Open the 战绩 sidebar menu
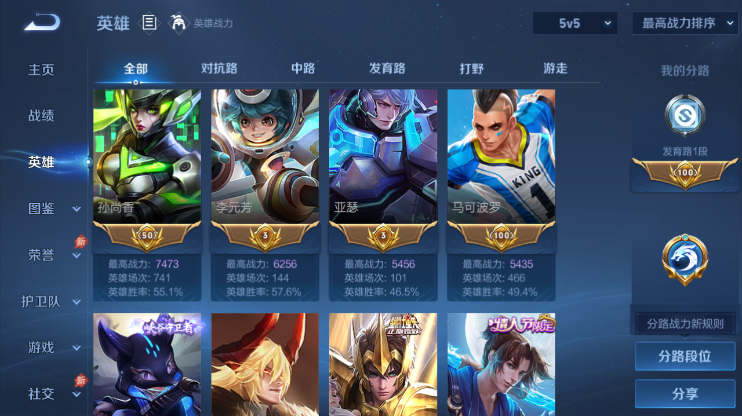 pos(41,115)
